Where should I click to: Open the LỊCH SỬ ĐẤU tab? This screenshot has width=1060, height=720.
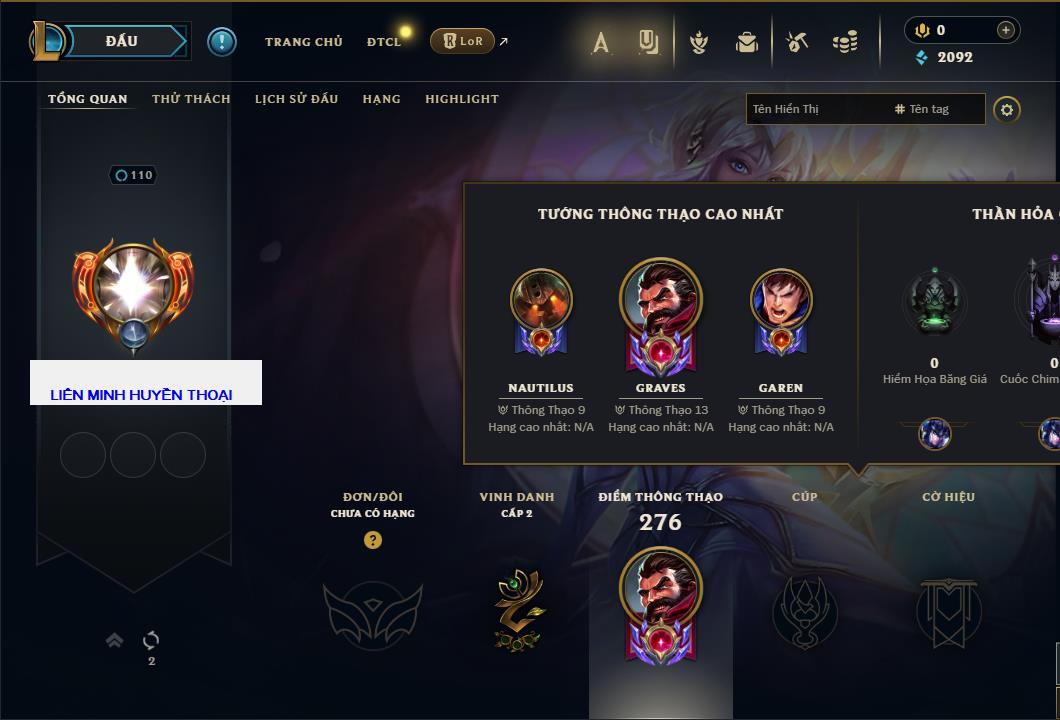click(296, 99)
